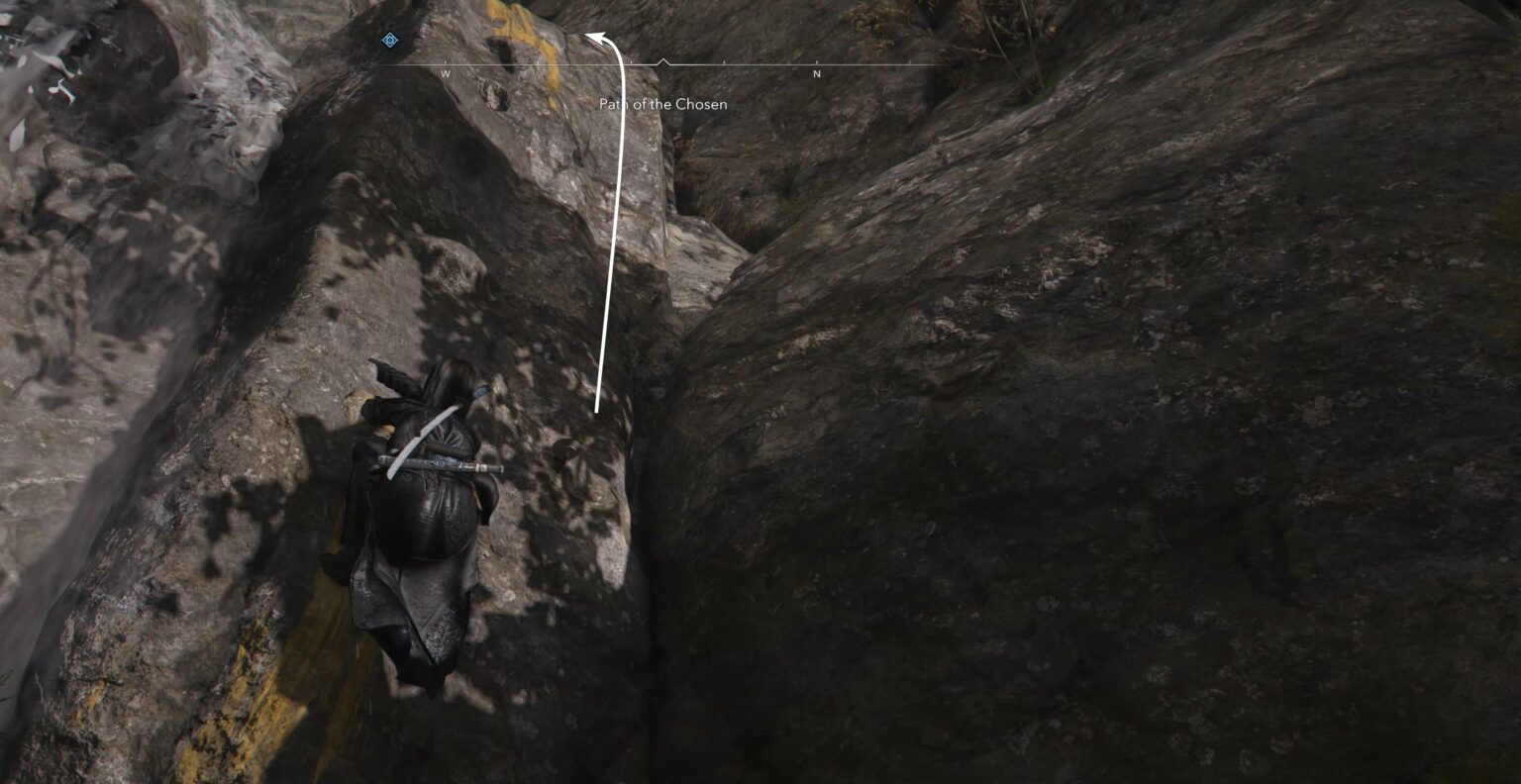The height and width of the screenshot is (784, 1521).
Task: Select the Path of the Chosen objective label
Action: (x=661, y=104)
